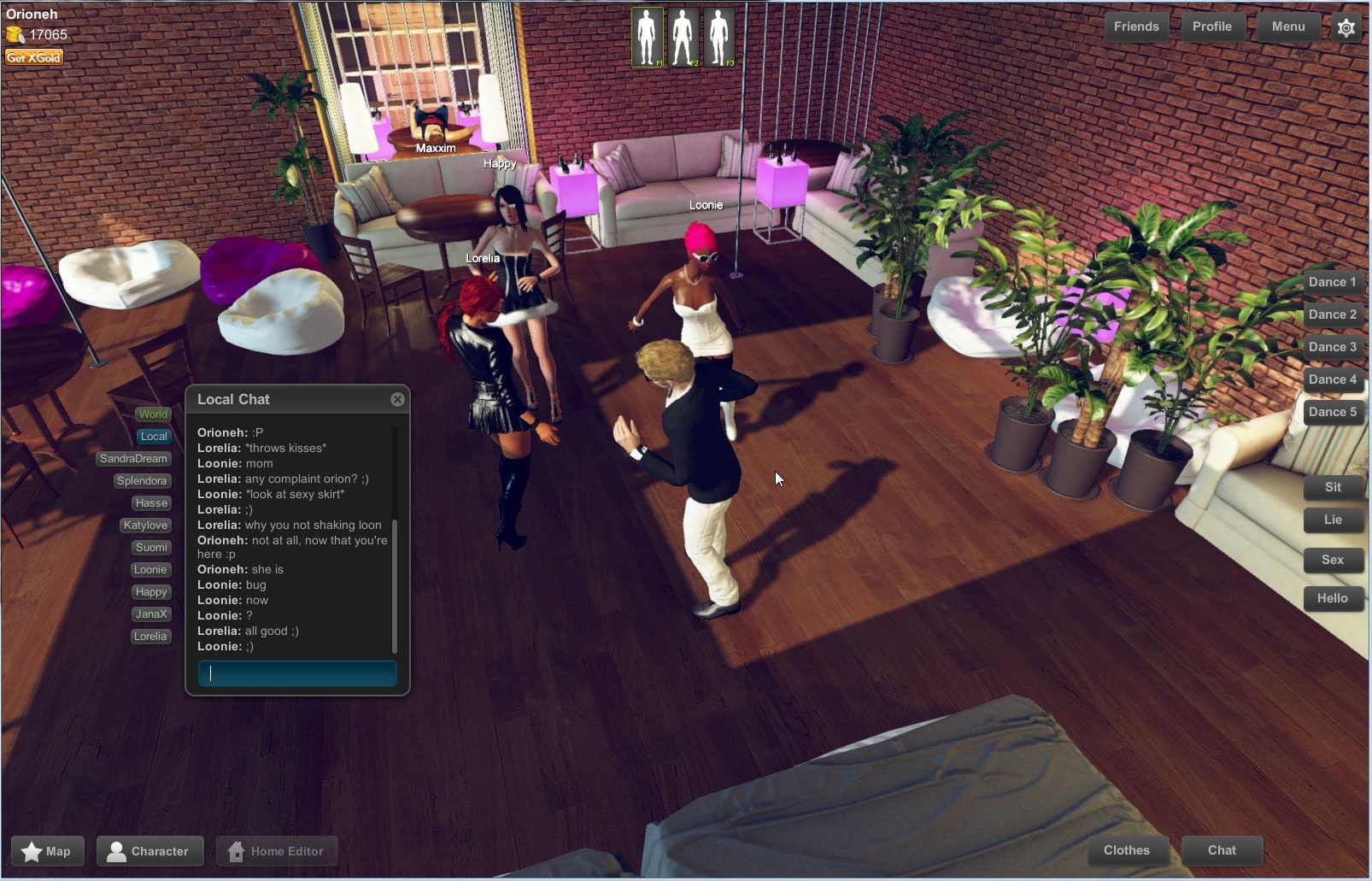
Task: Switch chat to the World channel
Action: (153, 414)
